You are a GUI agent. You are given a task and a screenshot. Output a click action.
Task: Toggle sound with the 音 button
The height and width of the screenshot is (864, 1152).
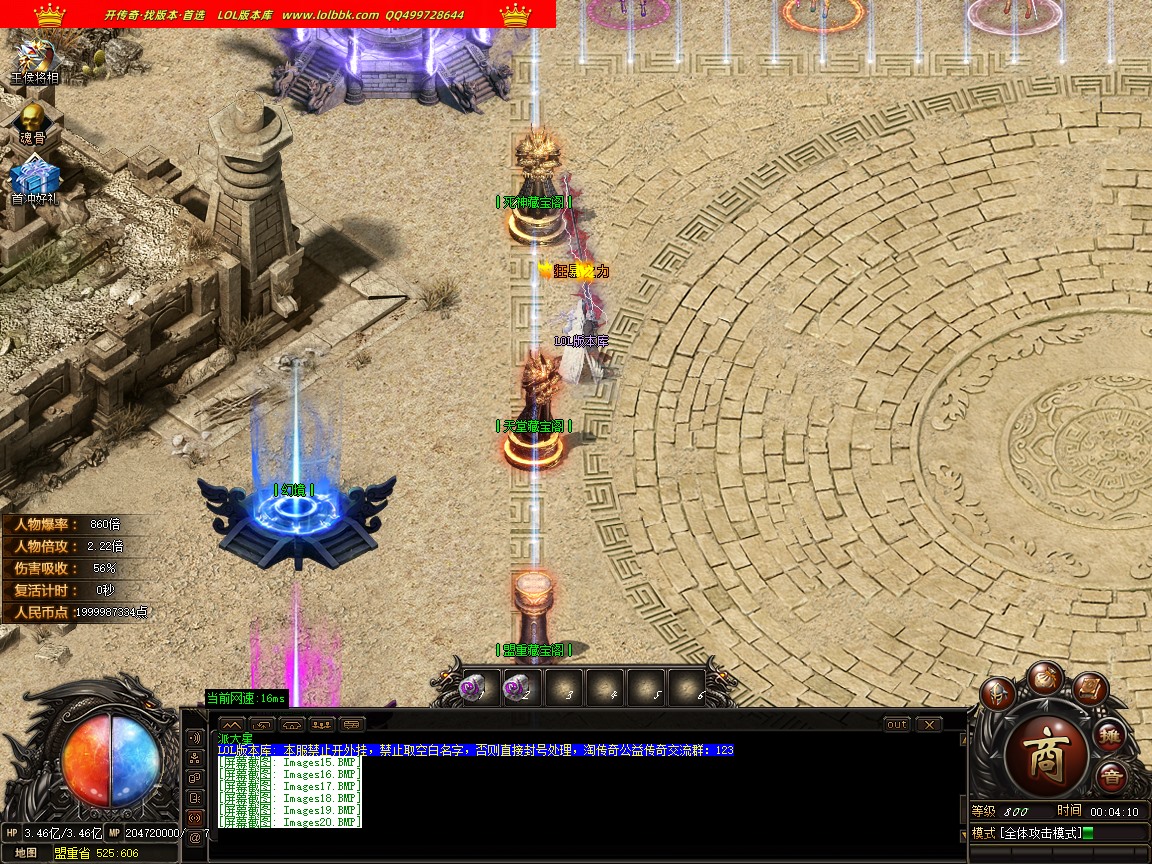pyautogui.click(x=1110, y=776)
